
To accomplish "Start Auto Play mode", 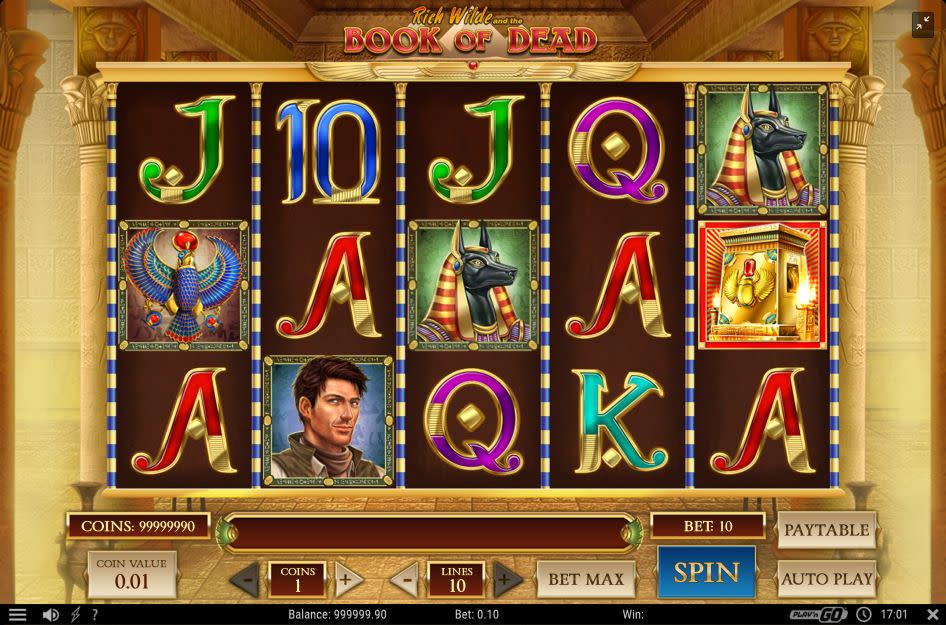I will 826,578.
